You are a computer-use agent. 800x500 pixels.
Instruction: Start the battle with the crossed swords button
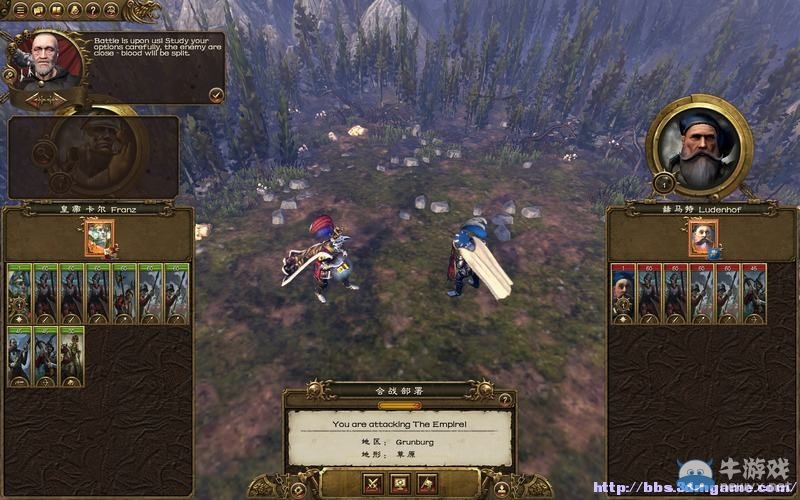373,484
